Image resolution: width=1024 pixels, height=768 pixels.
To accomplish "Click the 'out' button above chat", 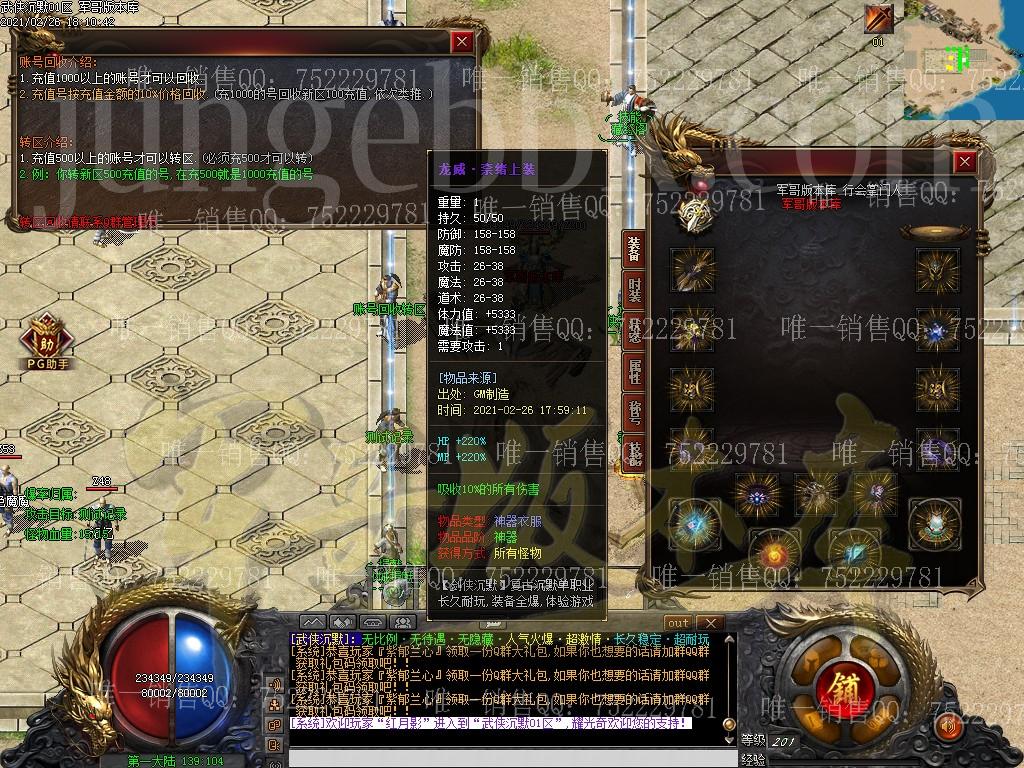I will coord(678,623).
